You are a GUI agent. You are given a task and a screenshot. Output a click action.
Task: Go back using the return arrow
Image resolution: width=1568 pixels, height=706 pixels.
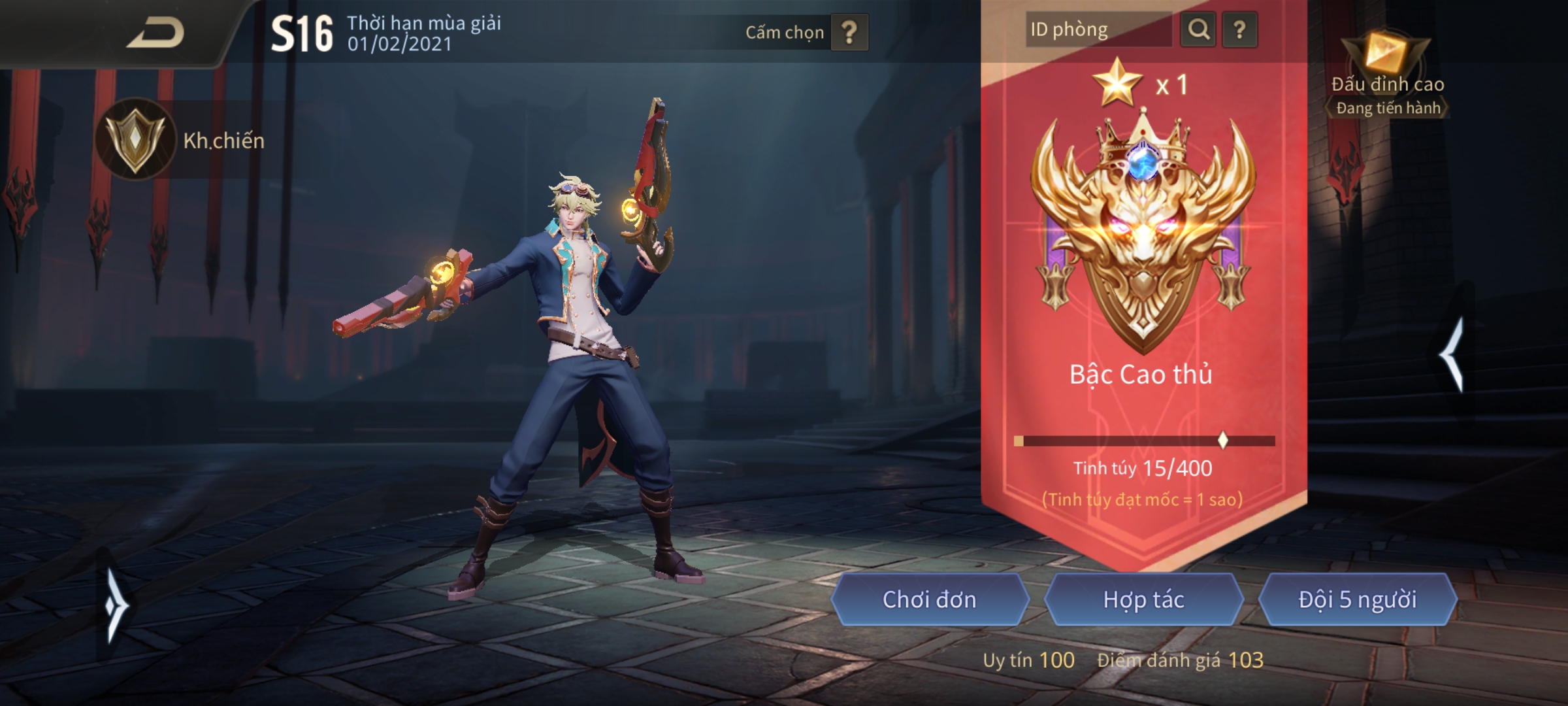[x=155, y=33]
